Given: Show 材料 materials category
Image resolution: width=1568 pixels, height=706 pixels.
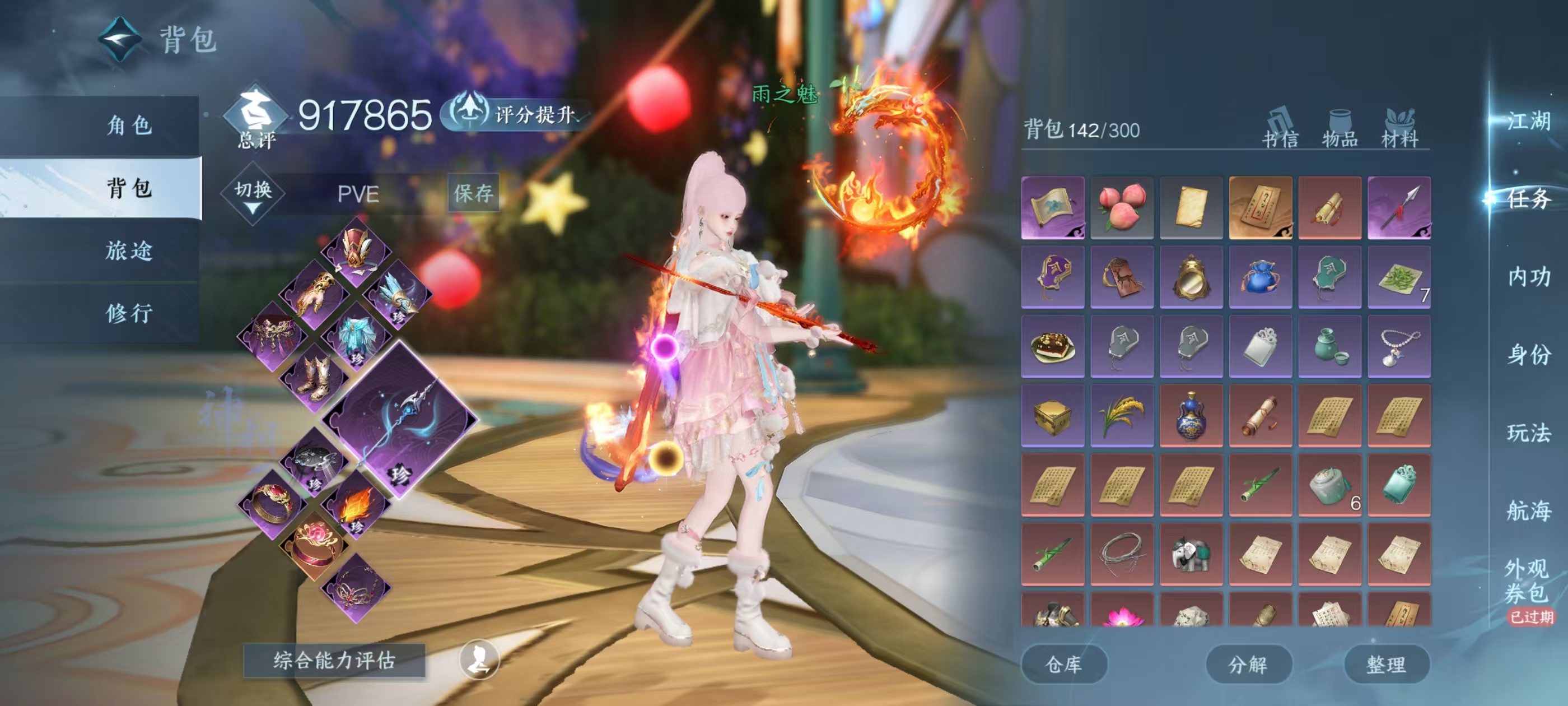Looking at the screenshot, I should click(1399, 129).
